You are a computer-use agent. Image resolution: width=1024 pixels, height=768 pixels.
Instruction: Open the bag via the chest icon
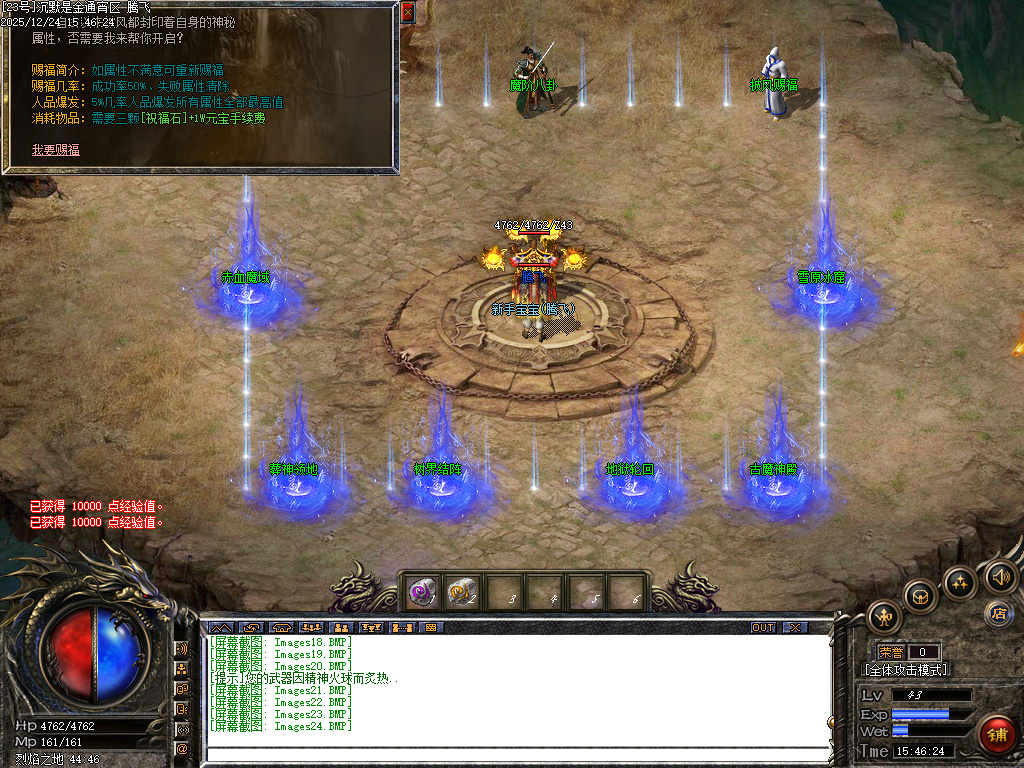[x=920, y=596]
